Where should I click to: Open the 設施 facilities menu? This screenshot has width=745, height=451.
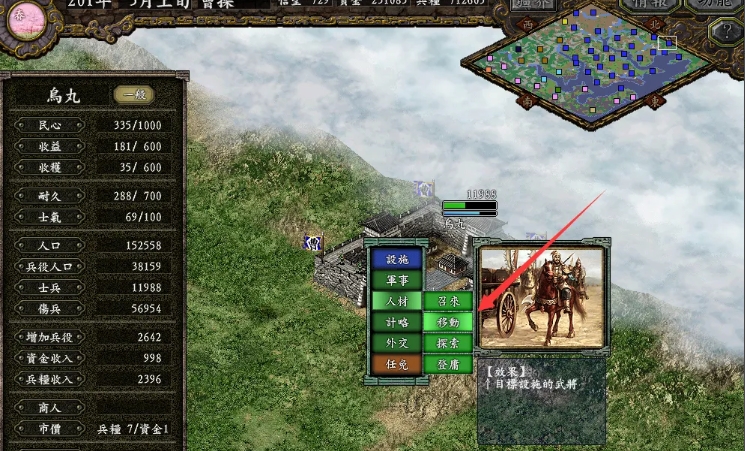click(x=397, y=259)
